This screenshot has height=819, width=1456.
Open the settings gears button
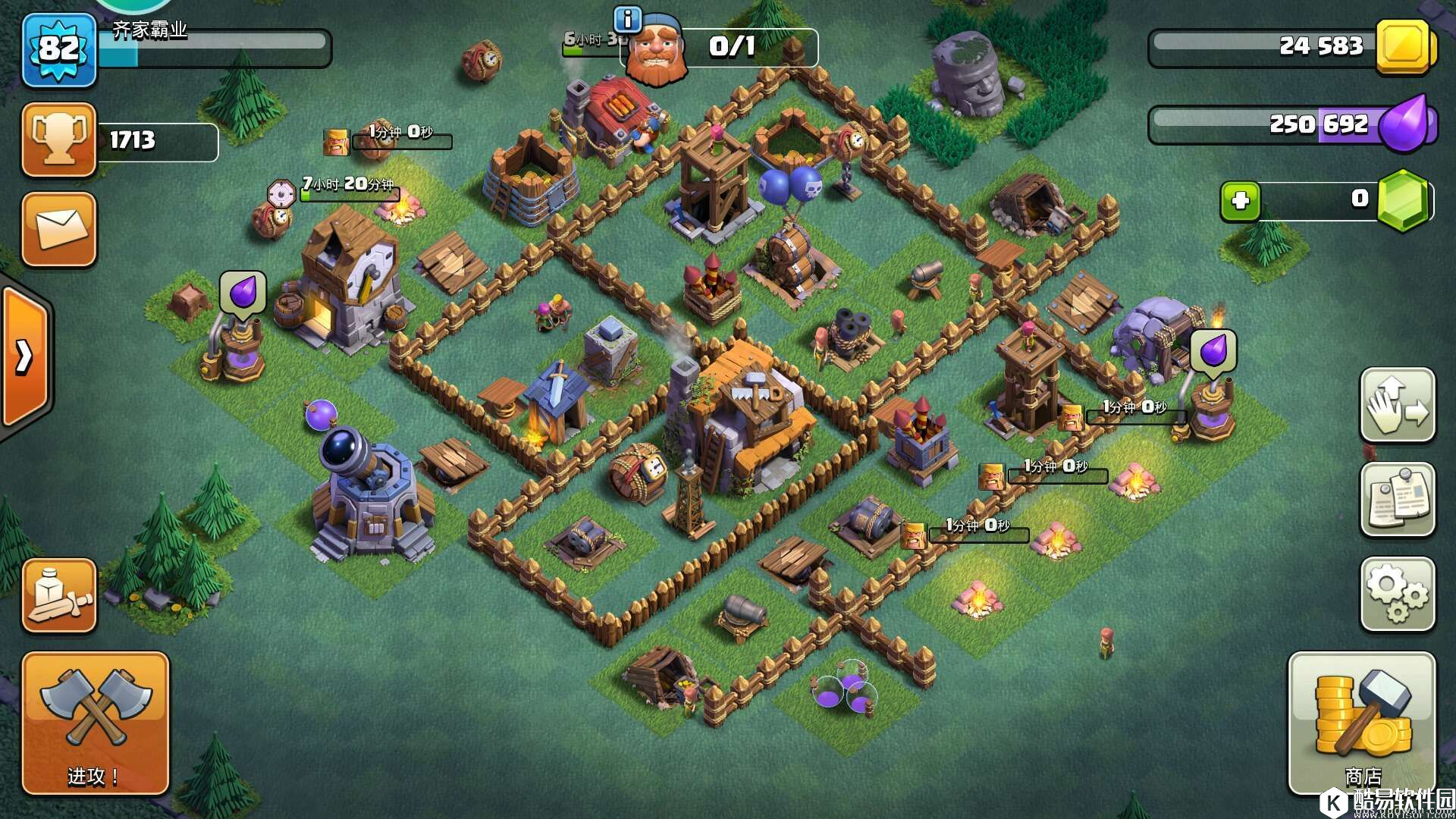pyautogui.click(x=1397, y=595)
